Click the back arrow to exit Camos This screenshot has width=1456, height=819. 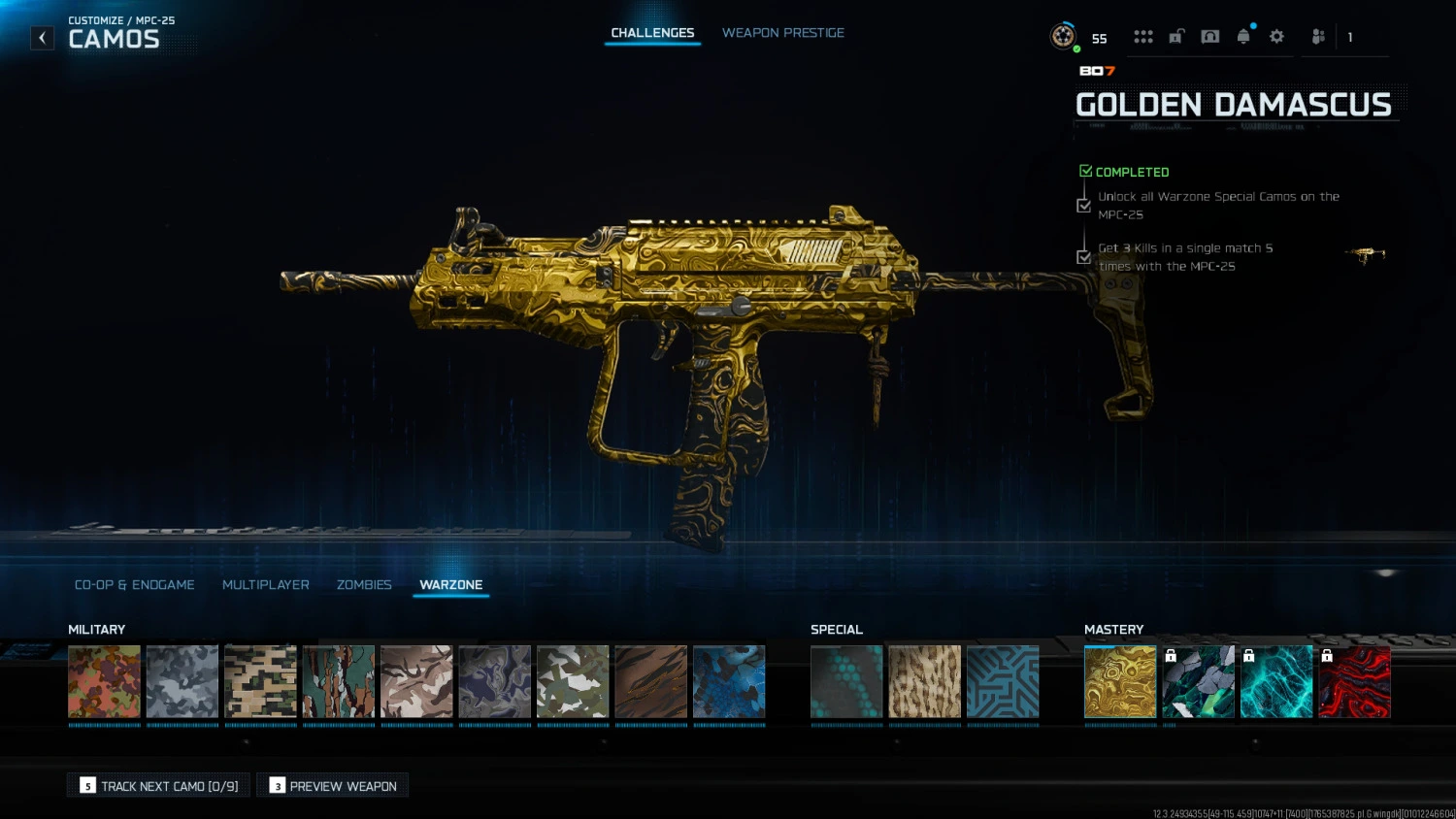coord(42,37)
